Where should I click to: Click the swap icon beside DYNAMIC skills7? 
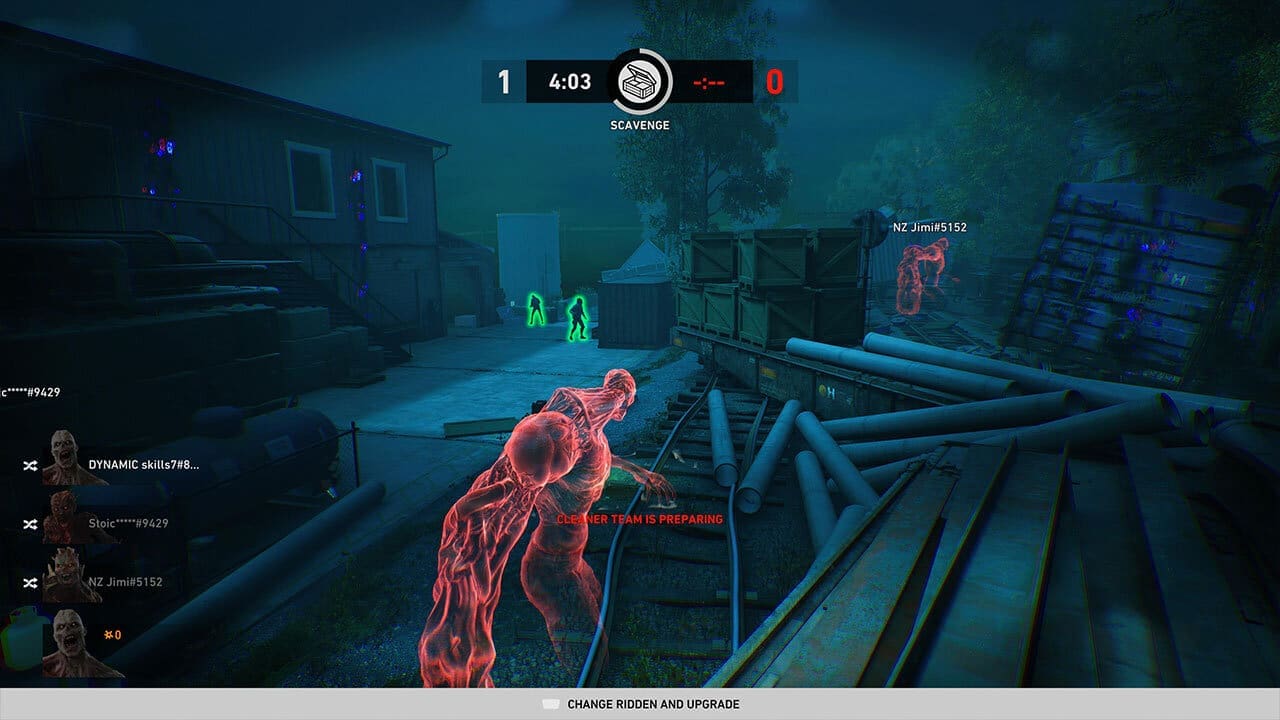[x=30, y=466]
